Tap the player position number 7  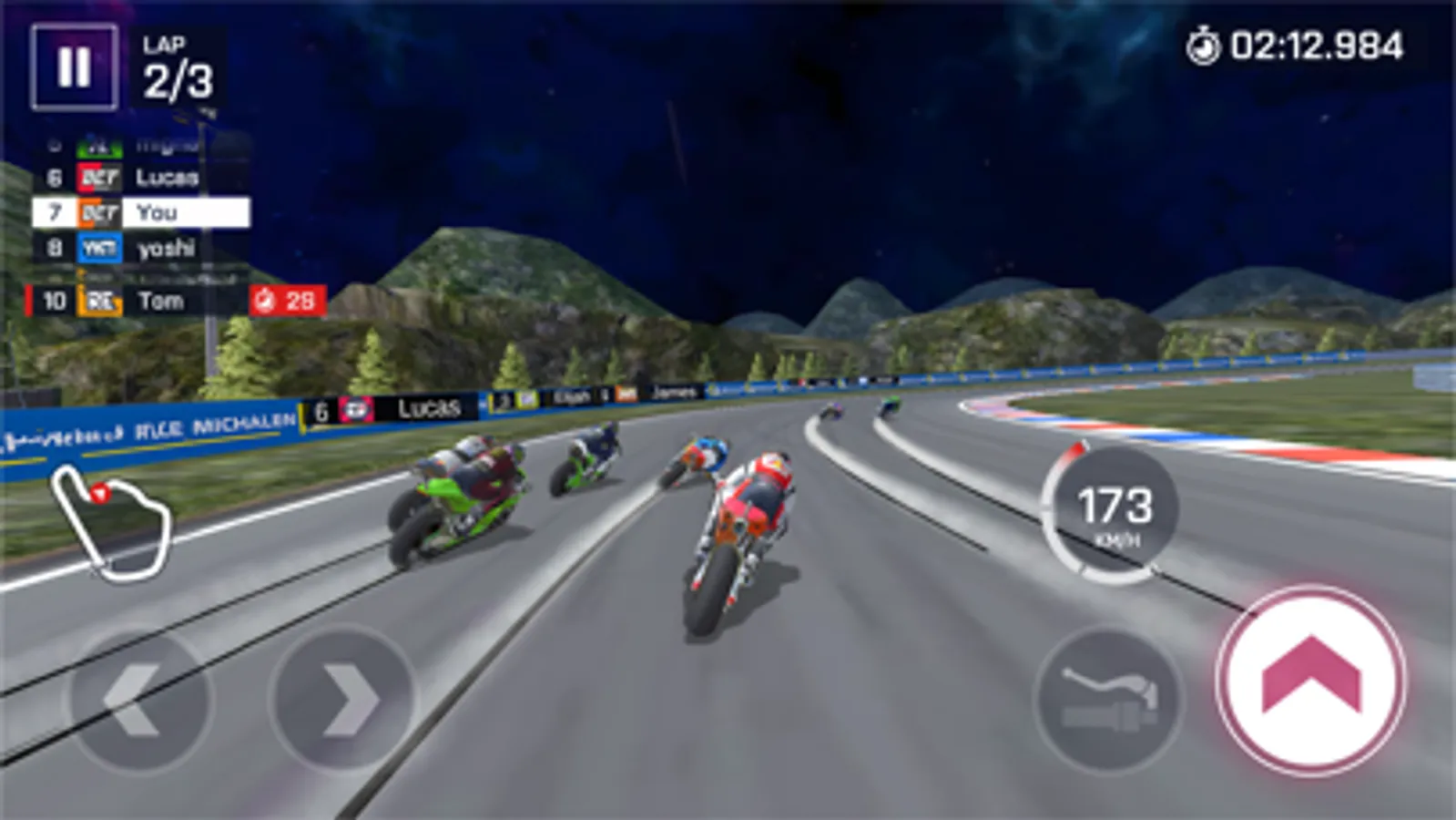click(x=53, y=212)
